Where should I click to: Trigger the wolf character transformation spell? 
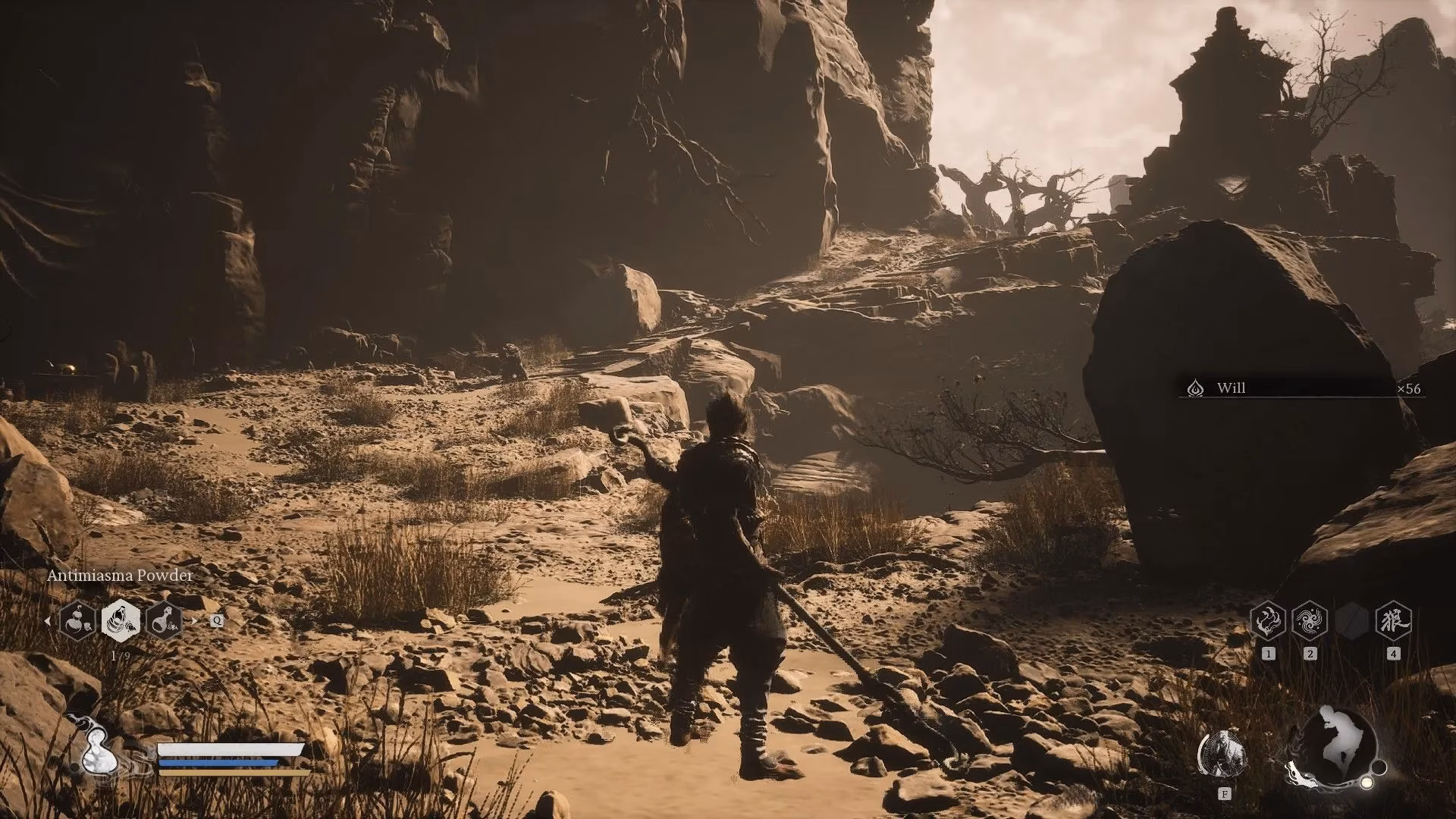click(x=1393, y=622)
